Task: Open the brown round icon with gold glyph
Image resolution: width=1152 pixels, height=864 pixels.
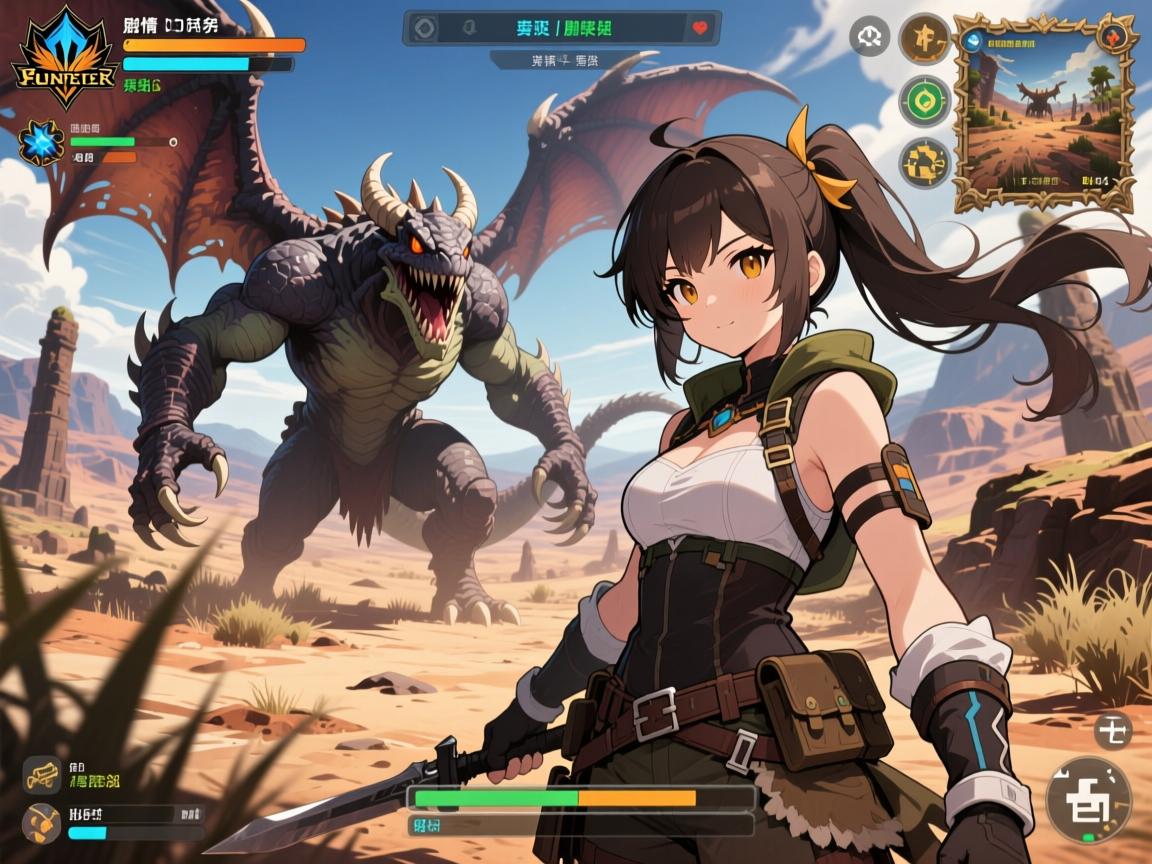Action: point(924,39)
